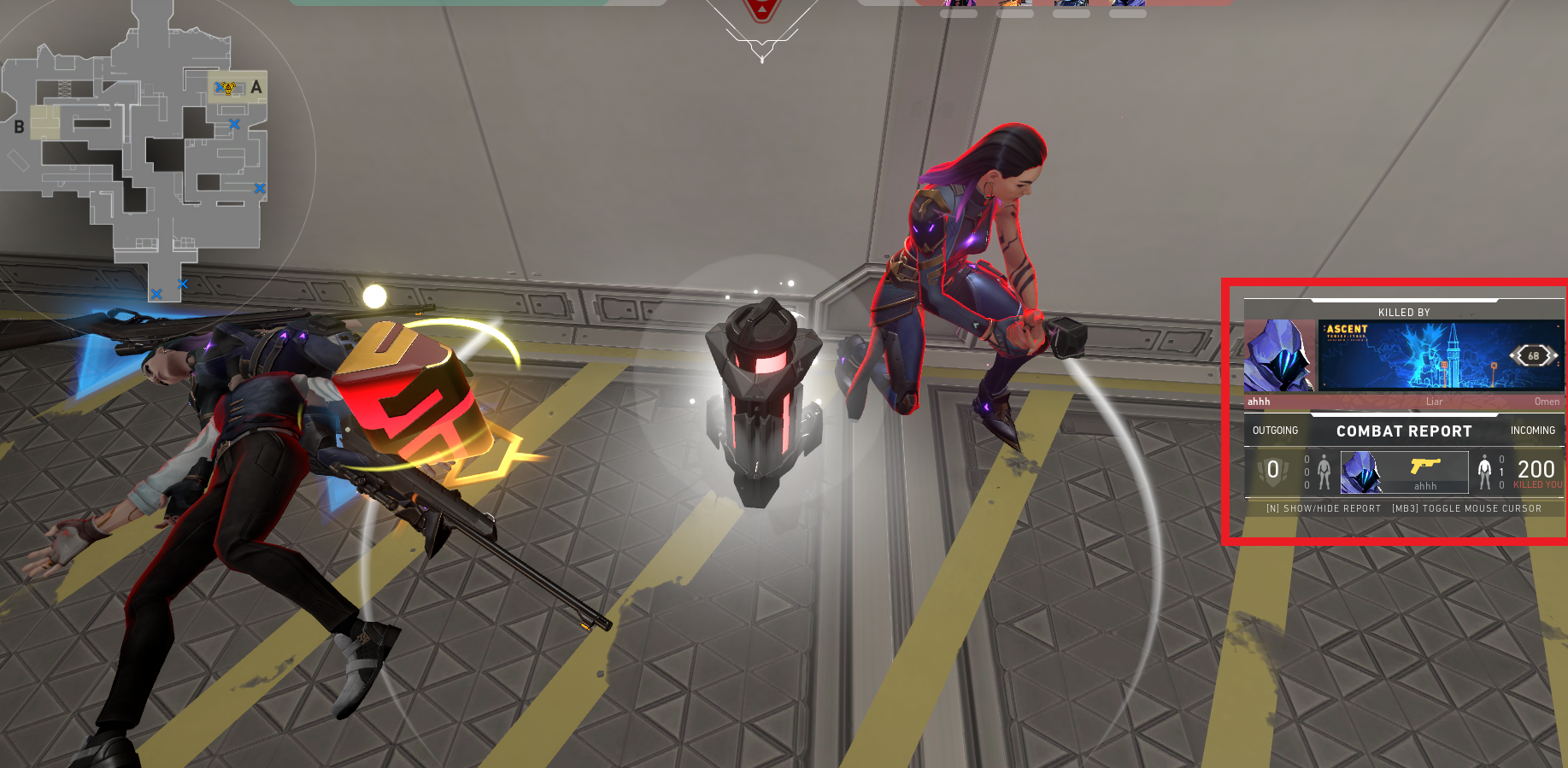The width and height of the screenshot is (1568, 768).
Task: Toggle the report using the SHOW/HIDE REPORT label
Action: pos(1324,508)
